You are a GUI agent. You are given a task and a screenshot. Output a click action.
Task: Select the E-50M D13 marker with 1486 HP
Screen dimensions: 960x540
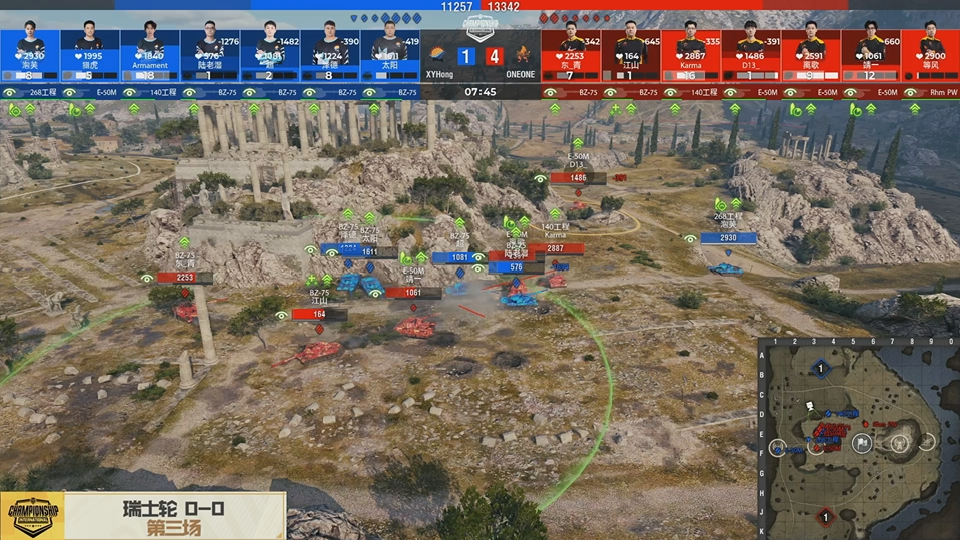coord(578,178)
